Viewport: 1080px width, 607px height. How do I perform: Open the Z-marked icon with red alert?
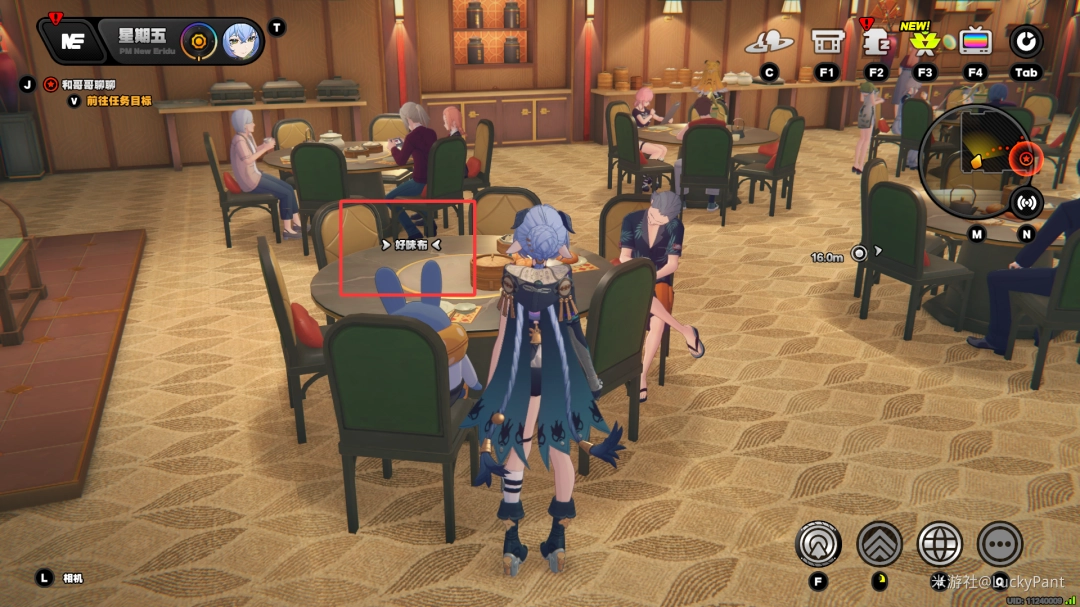876,42
